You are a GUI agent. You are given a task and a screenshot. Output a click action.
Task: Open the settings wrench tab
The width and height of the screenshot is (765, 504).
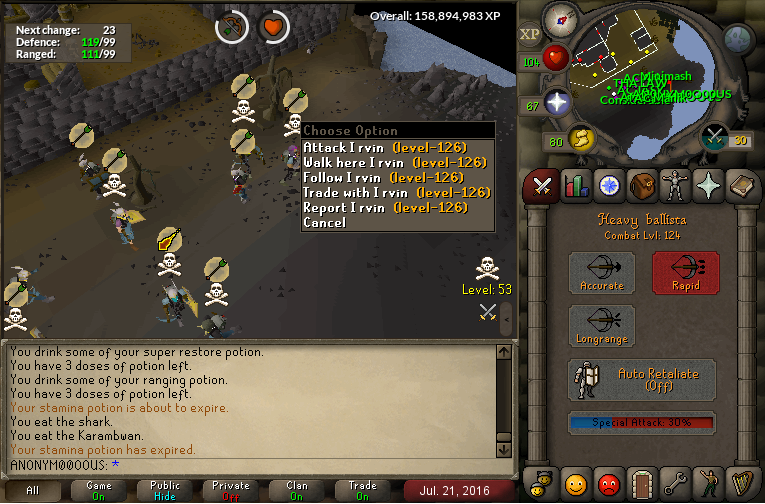click(676, 485)
